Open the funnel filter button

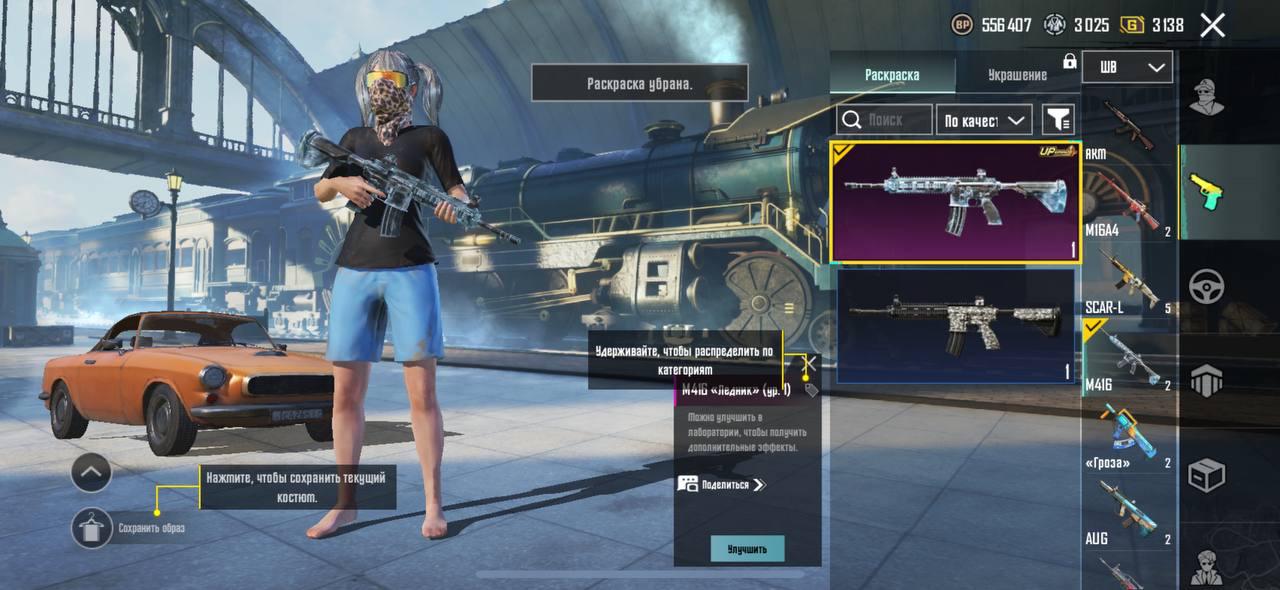(1058, 120)
